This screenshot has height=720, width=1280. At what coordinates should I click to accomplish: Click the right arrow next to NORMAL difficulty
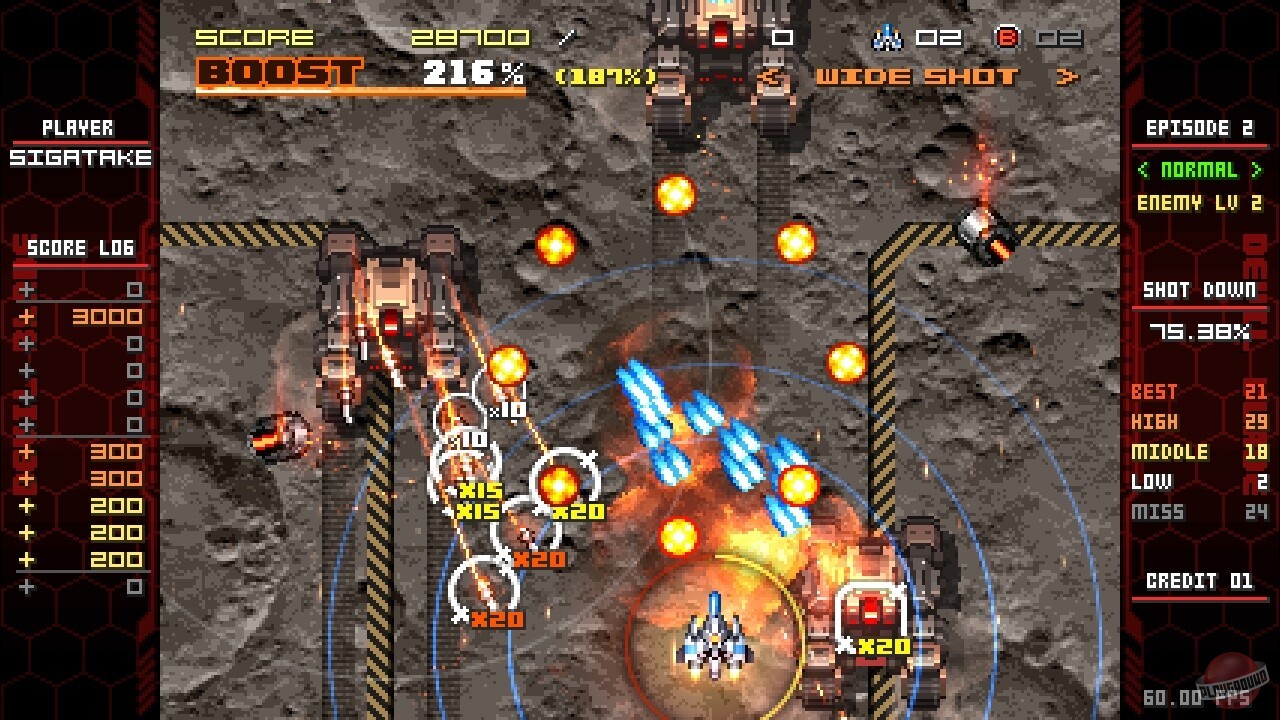click(x=1254, y=170)
